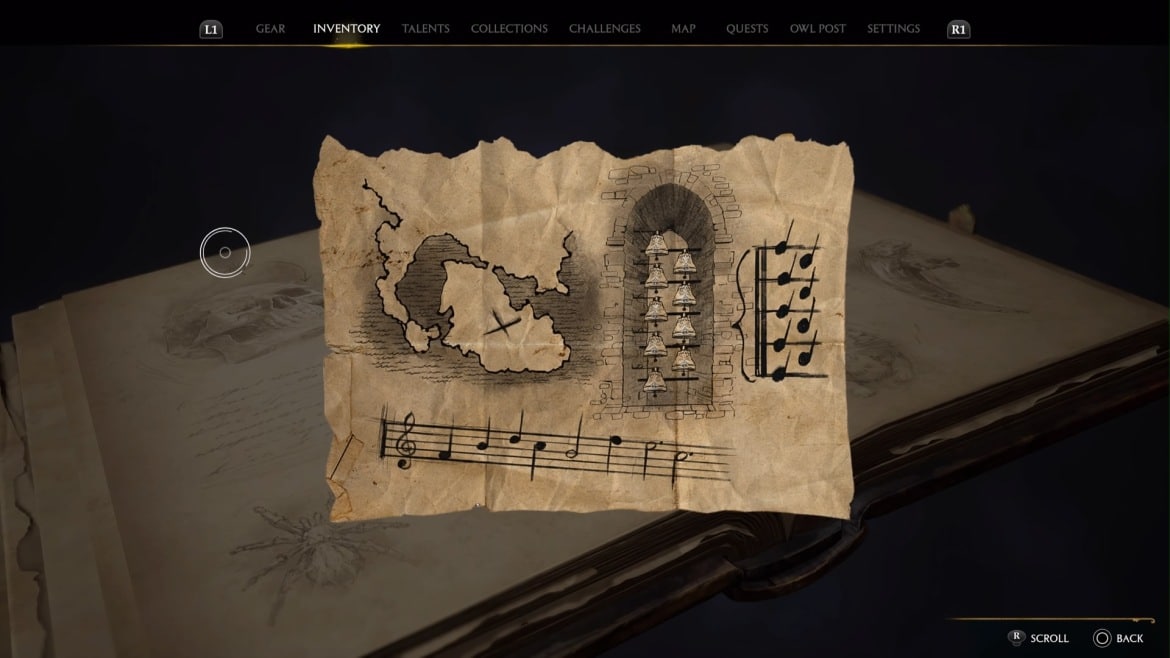View the Quests tab
Image resolution: width=1170 pixels, height=658 pixels.
click(747, 29)
